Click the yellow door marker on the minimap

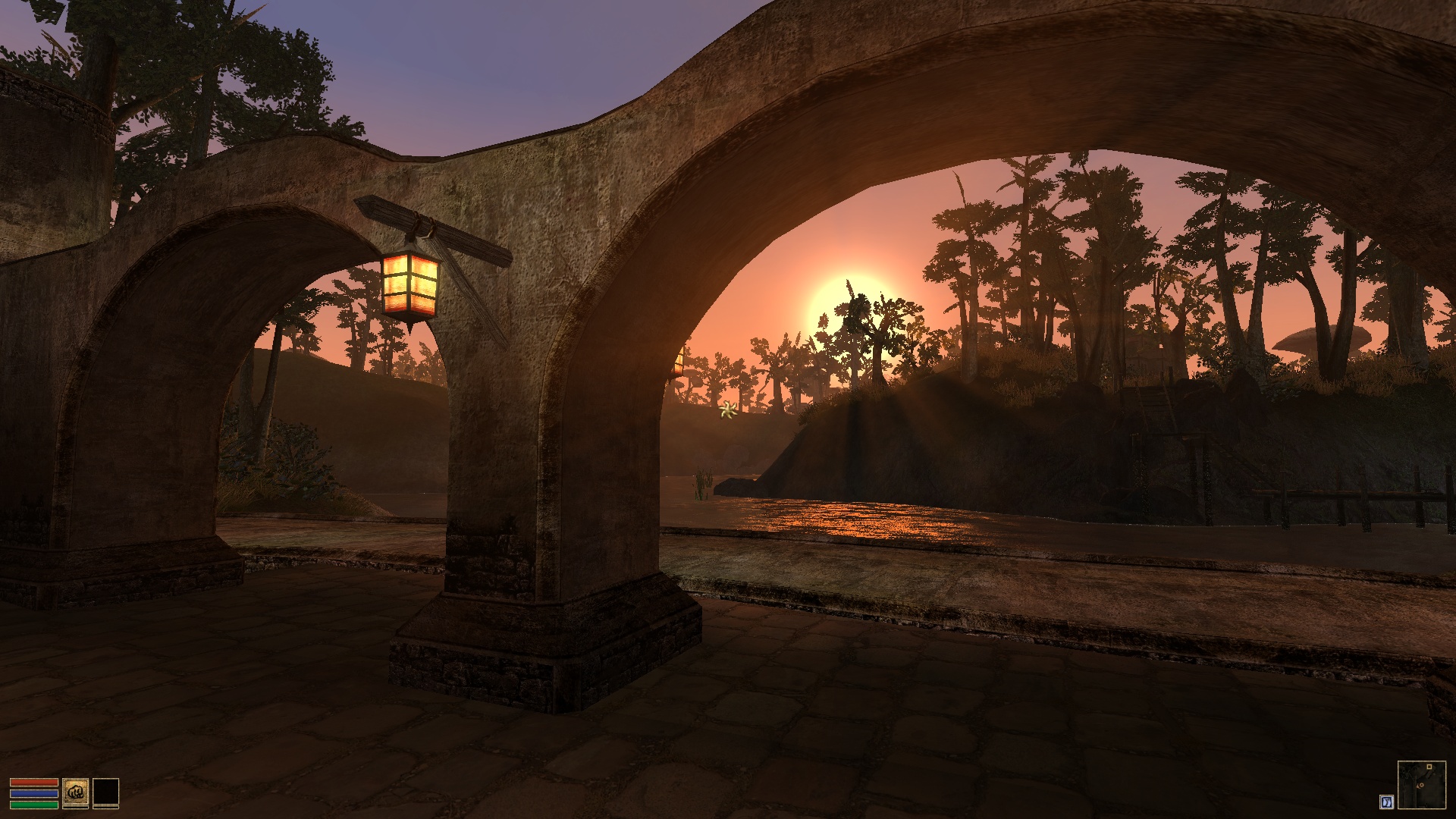tap(1429, 767)
